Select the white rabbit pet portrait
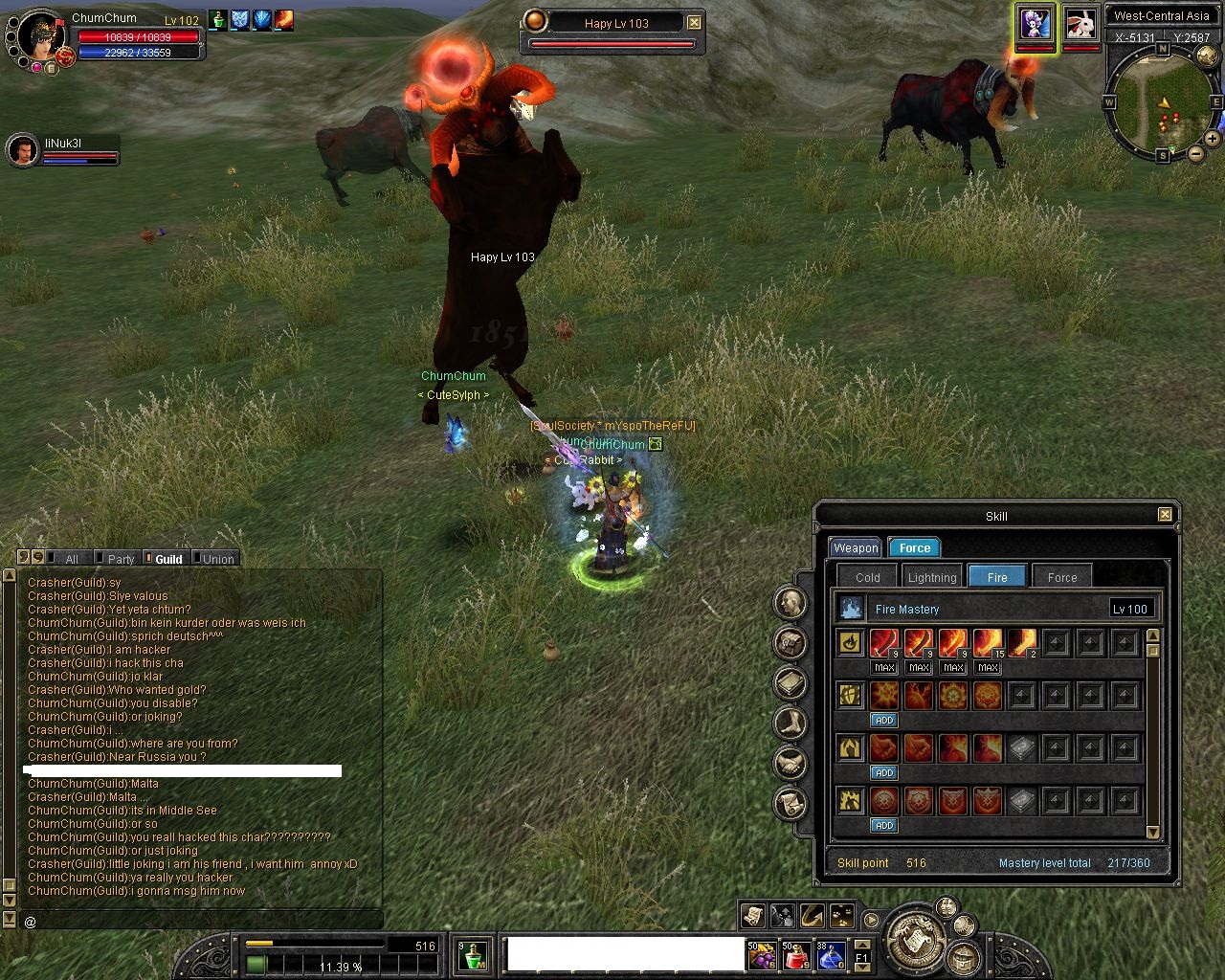1225x980 pixels. pyautogui.click(x=1080, y=24)
